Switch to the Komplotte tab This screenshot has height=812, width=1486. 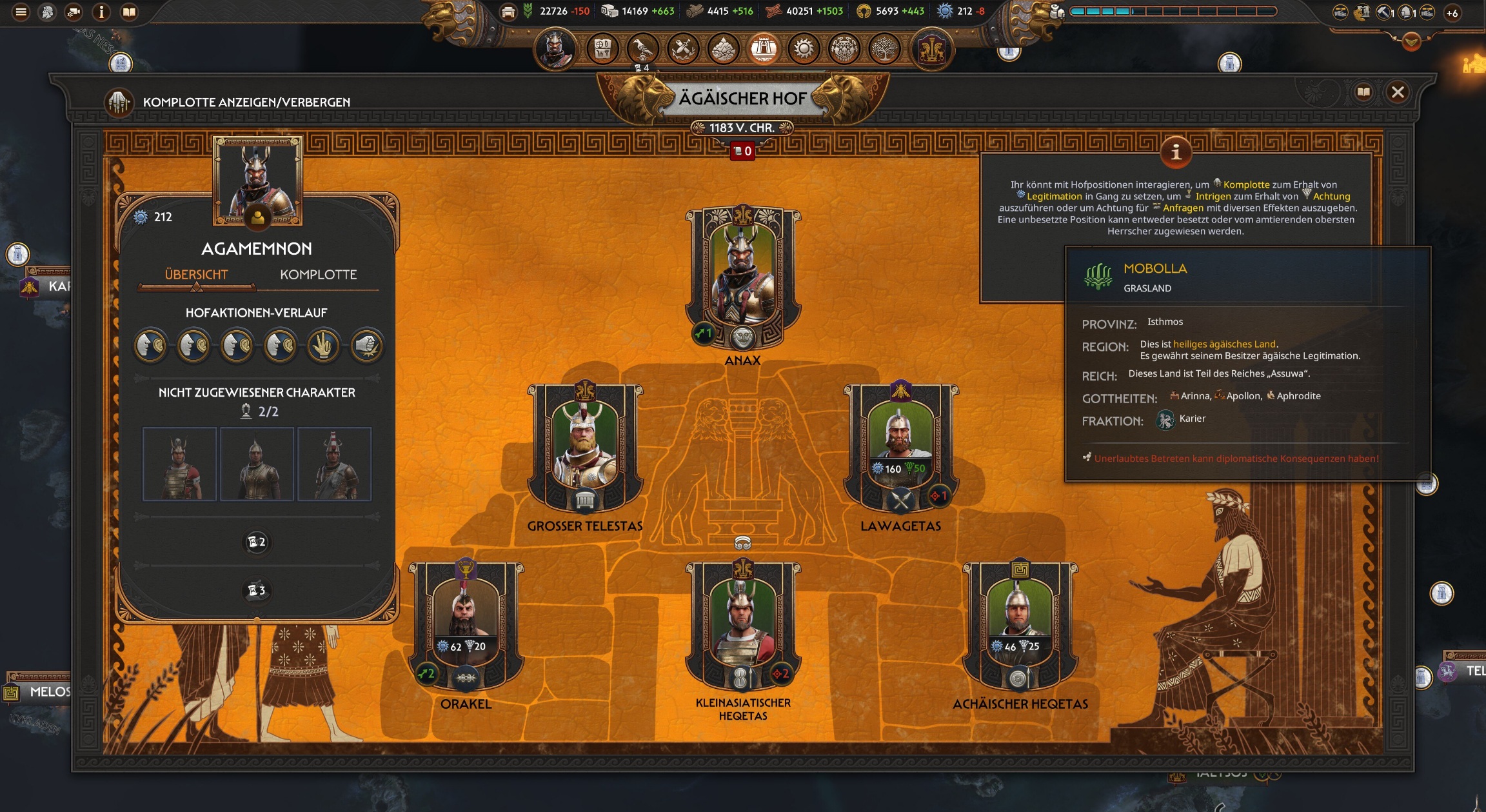pos(318,275)
